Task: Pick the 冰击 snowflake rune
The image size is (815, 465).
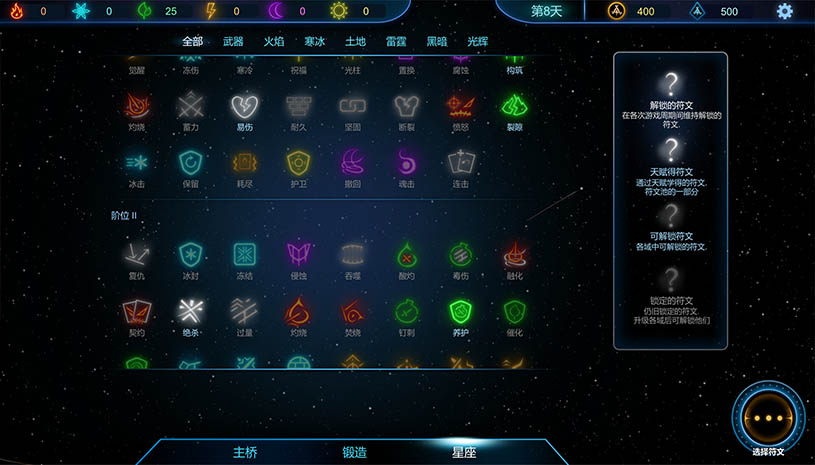Action: click(x=137, y=162)
